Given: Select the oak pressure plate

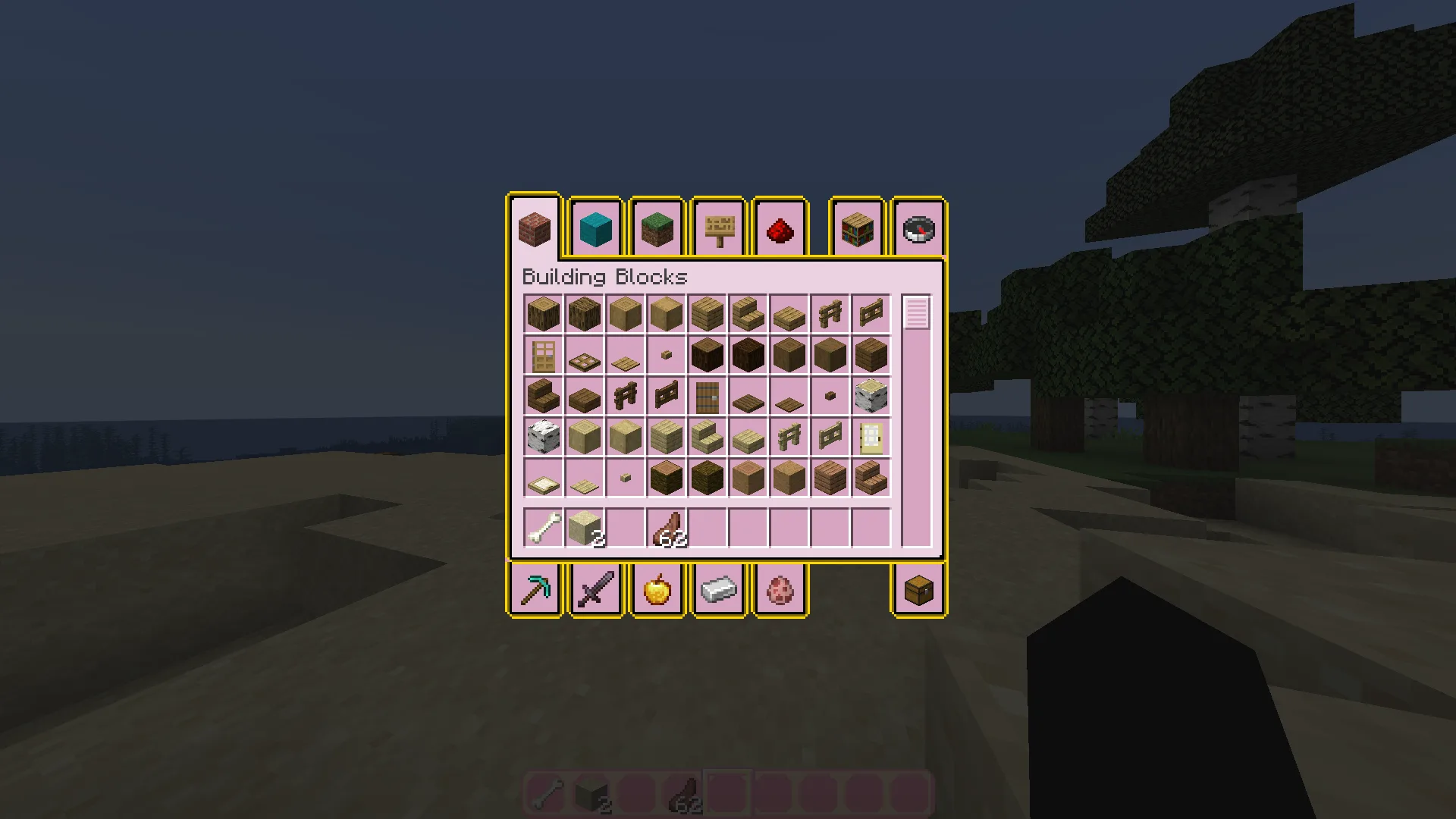Looking at the screenshot, I should pos(624,354).
